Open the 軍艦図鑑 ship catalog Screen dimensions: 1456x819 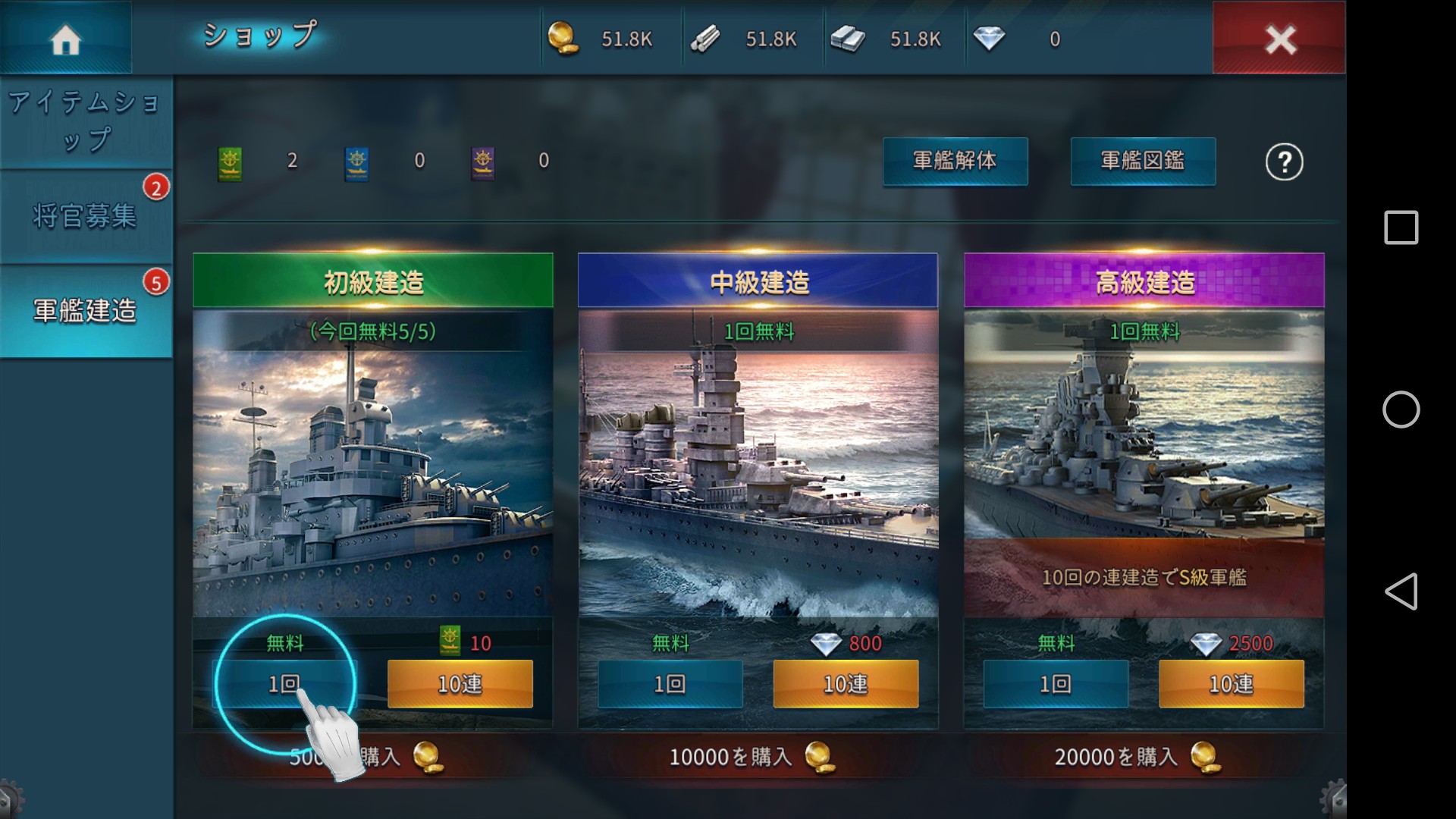point(1142,161)
